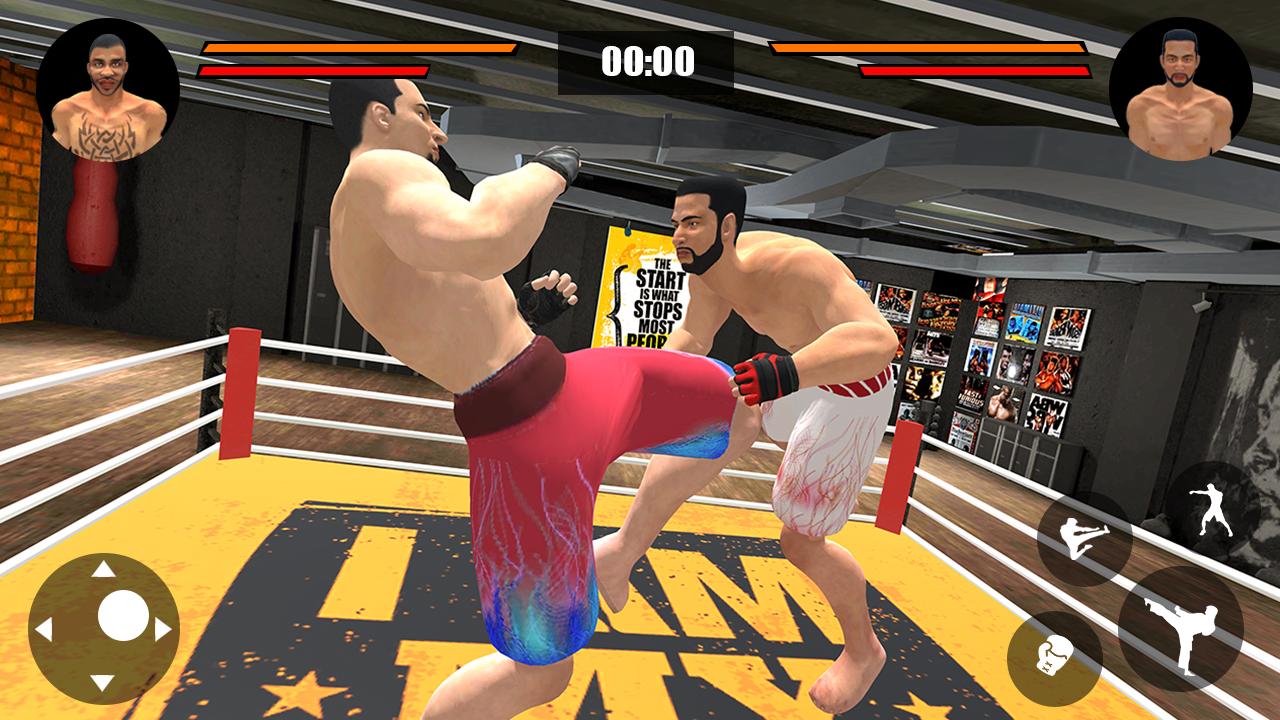The width and height of the screenshot is (1280, 720).
Task: Open the right fighter's avatar portrait
Action: (1183, 78)
